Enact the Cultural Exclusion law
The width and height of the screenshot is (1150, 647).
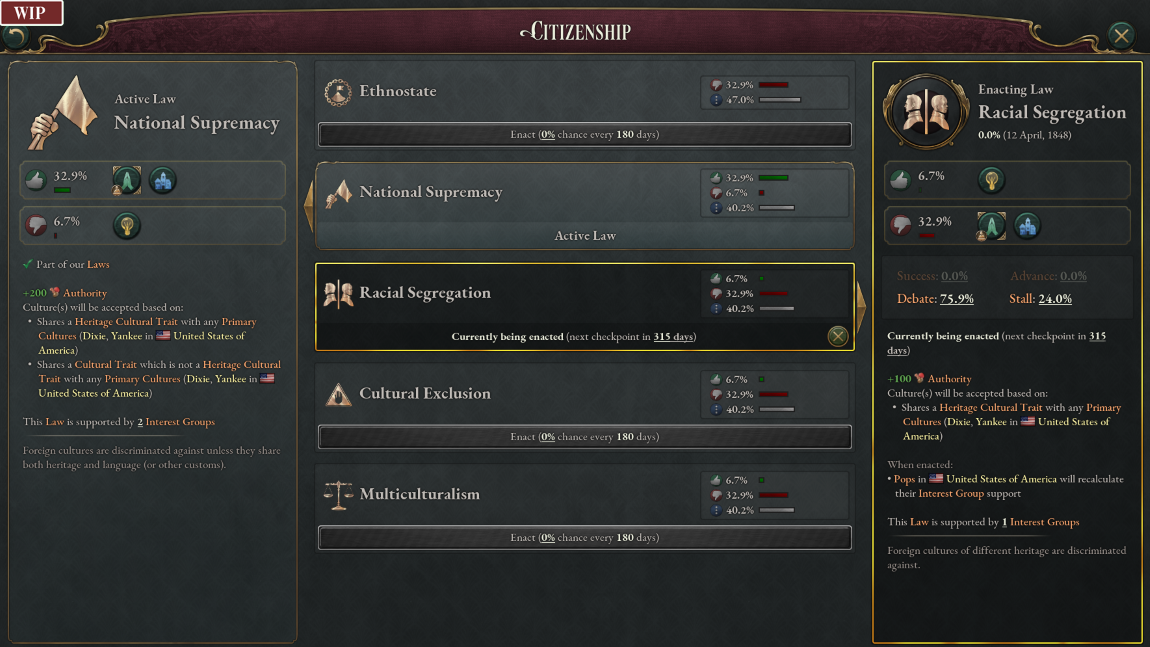pos(584,437)
